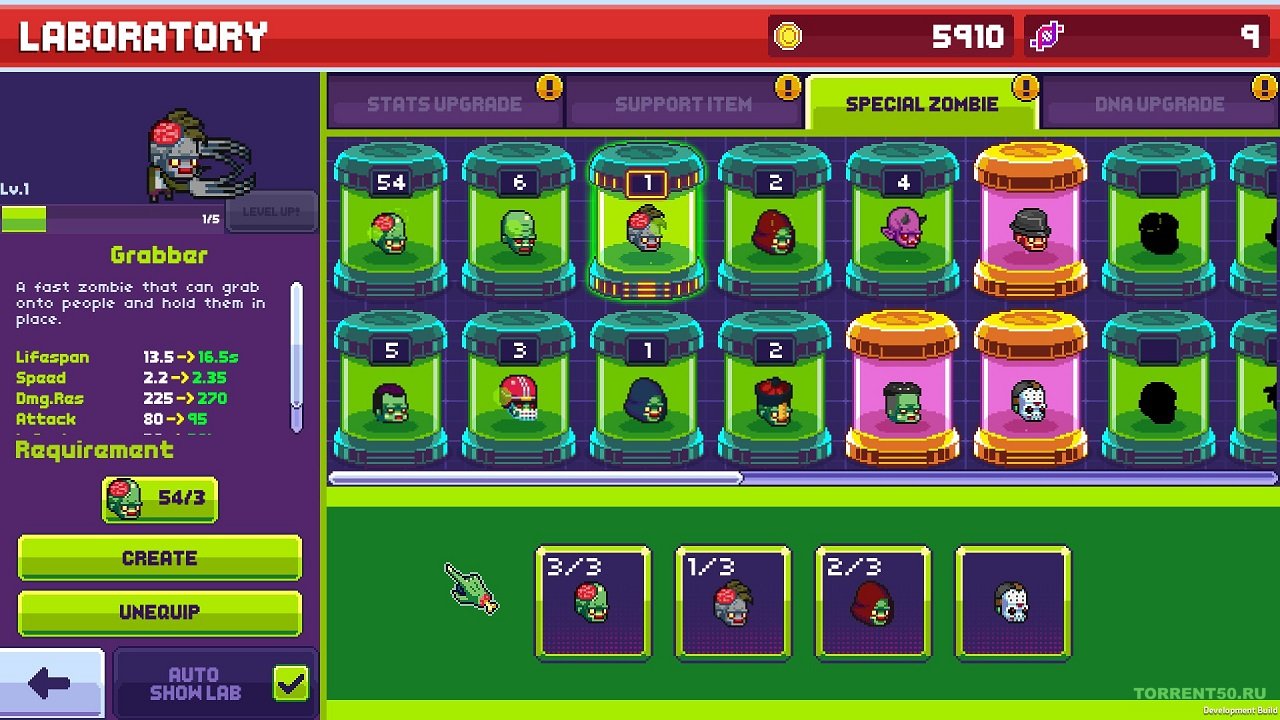Go back with the arrow button
1280x720 pixels.
tap(50, 684)
